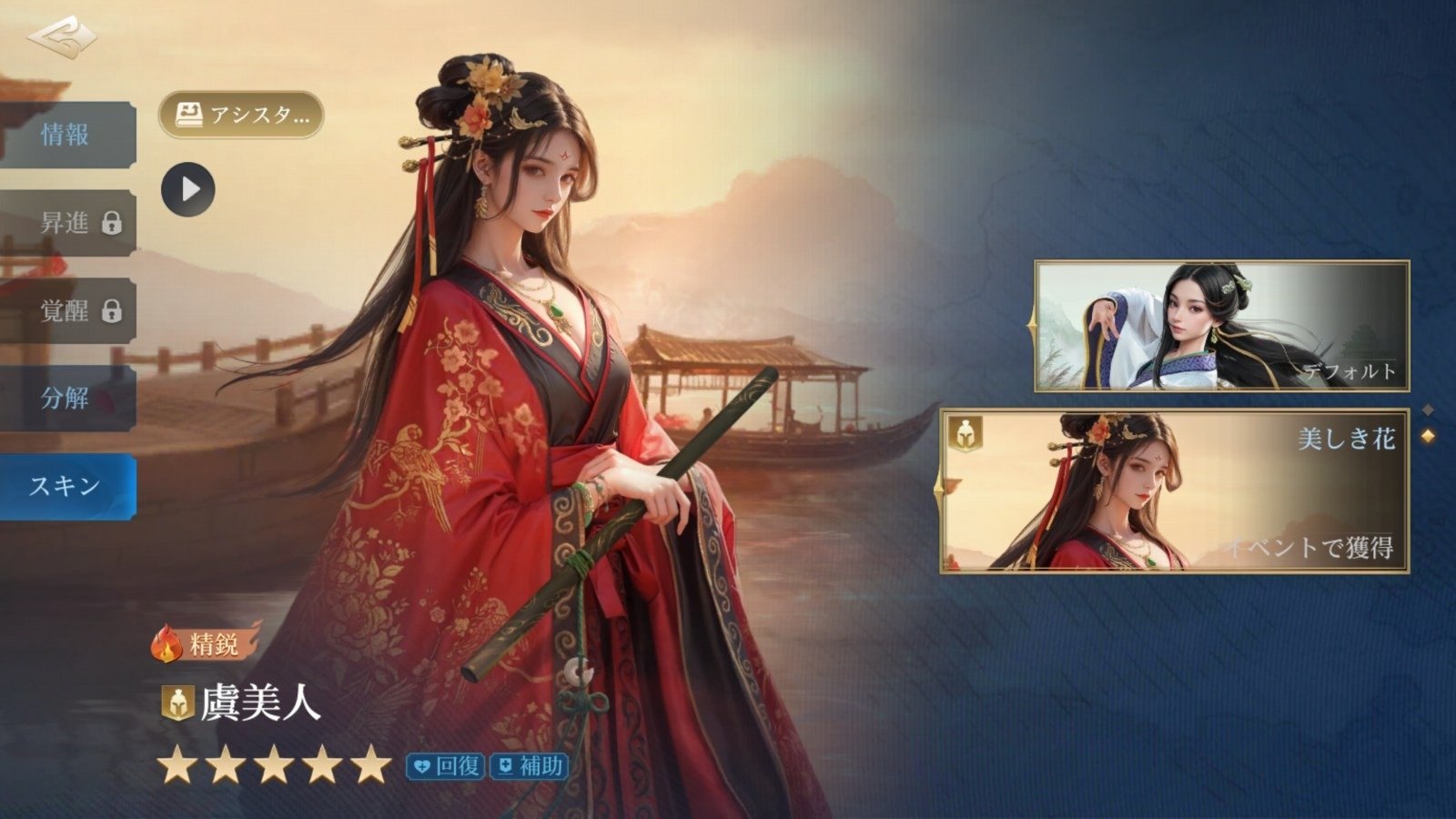Open the 情報 info tab
The image size is (1456, 819).
(x=66, y=135)
